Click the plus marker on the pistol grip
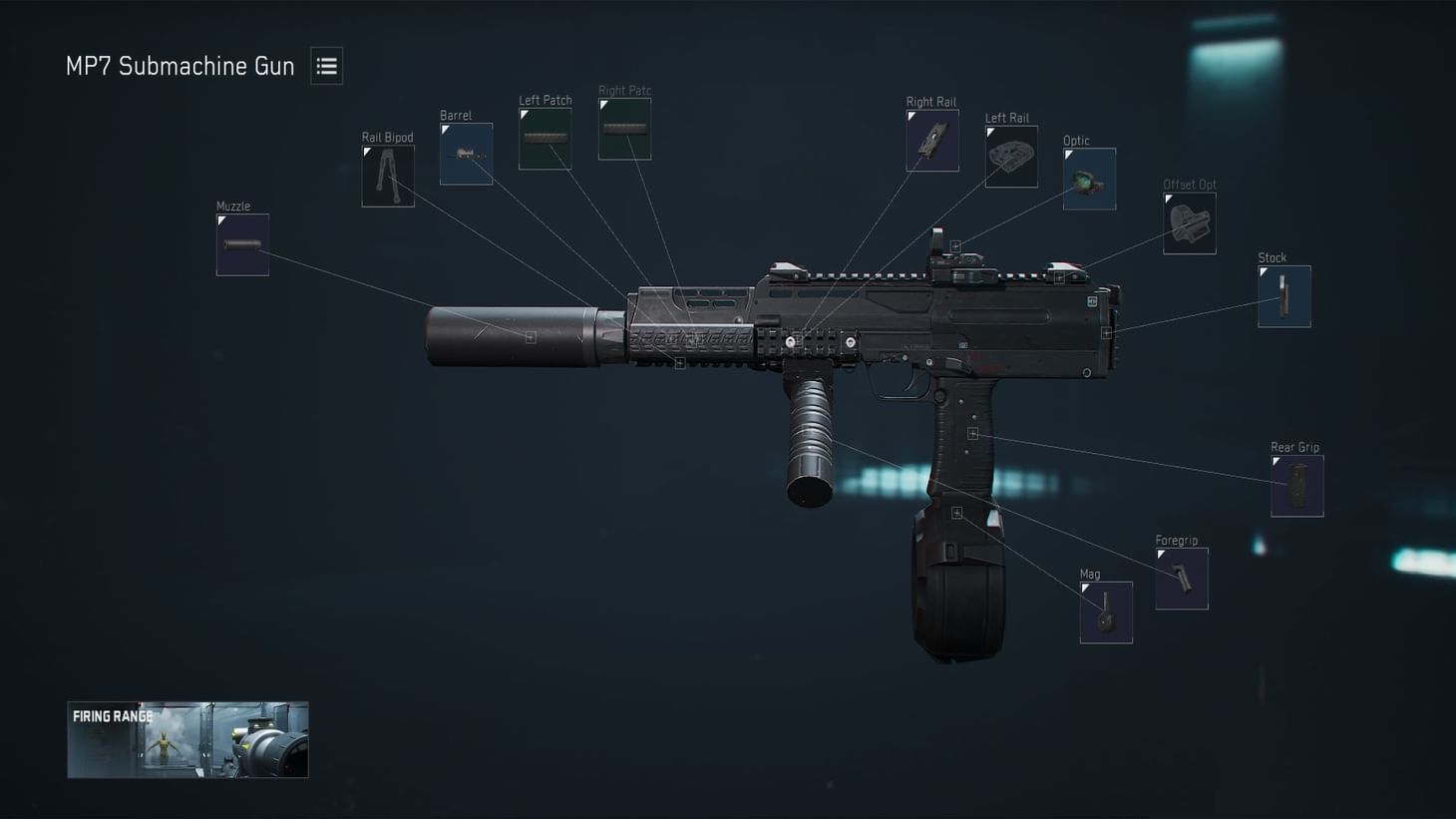This screenshot has width=1456, height=819. (972, 432)
